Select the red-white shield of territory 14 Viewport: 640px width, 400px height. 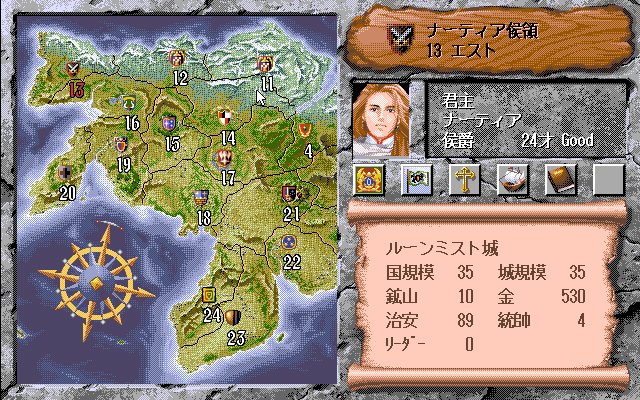(x=228, y=117)
